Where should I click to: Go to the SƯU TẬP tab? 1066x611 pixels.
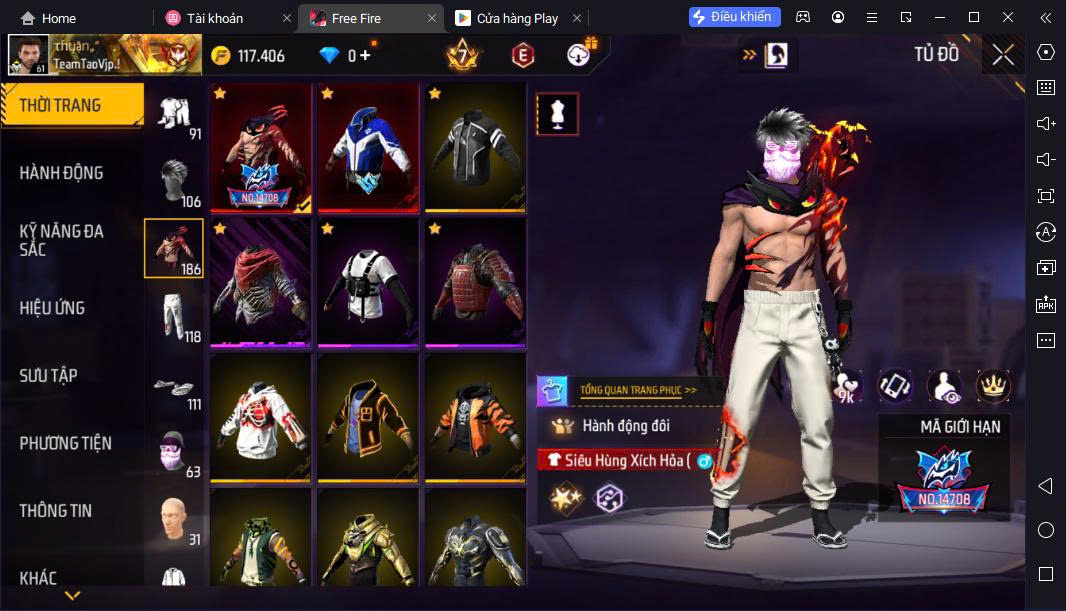point(49,376)
